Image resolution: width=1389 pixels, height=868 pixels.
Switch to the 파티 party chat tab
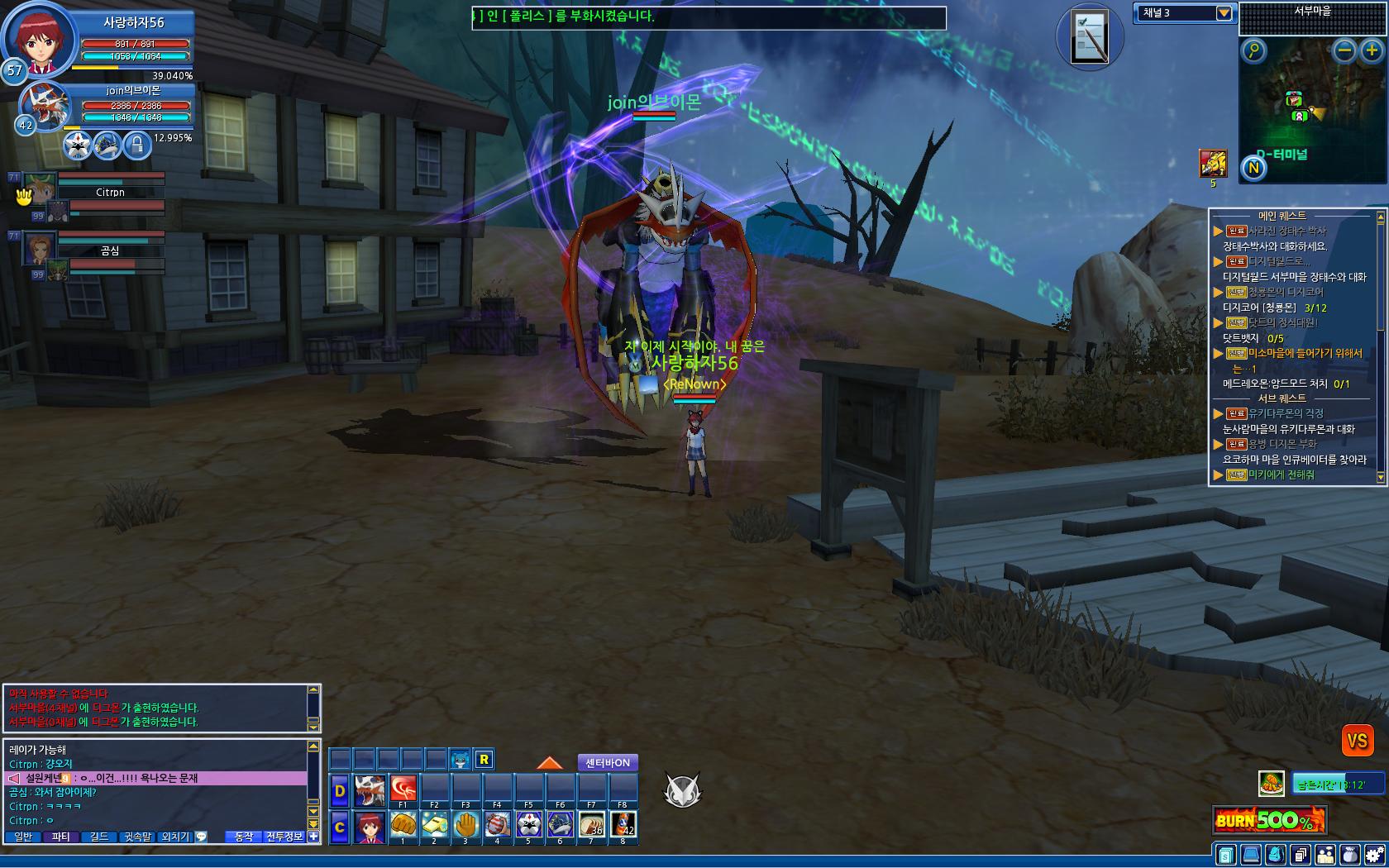(x=60, y=837)
